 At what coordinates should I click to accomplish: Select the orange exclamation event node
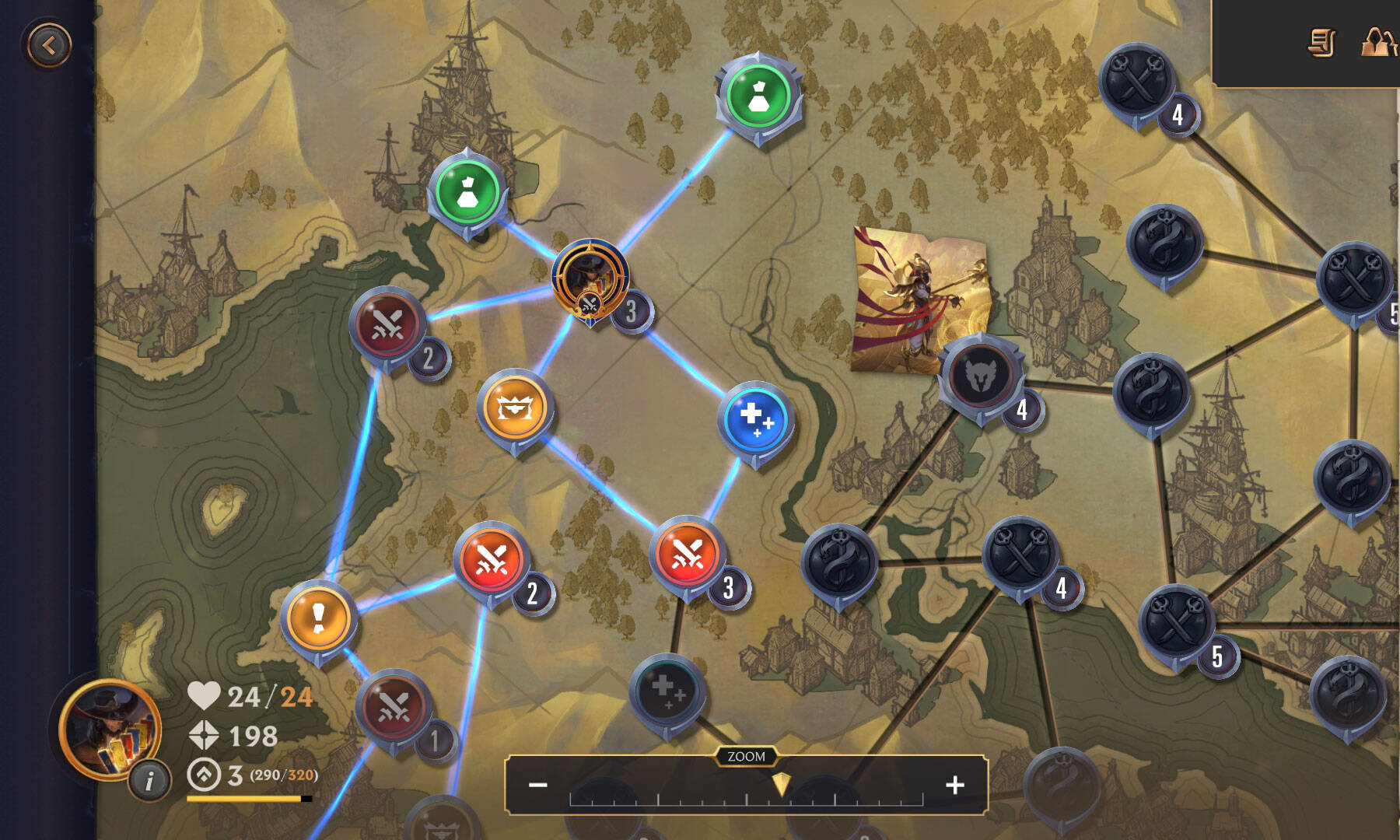point(318,619)
